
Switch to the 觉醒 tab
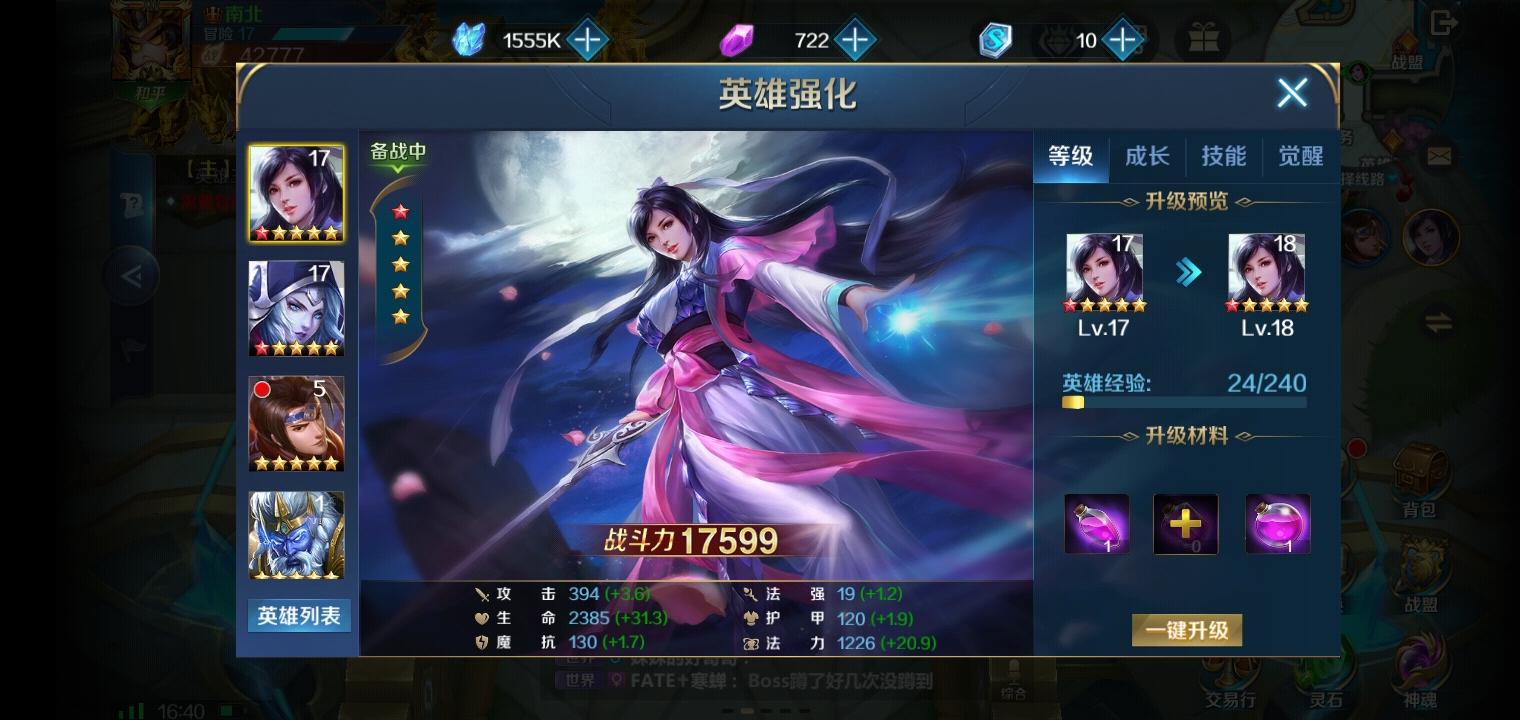(x=1300, y=156)
